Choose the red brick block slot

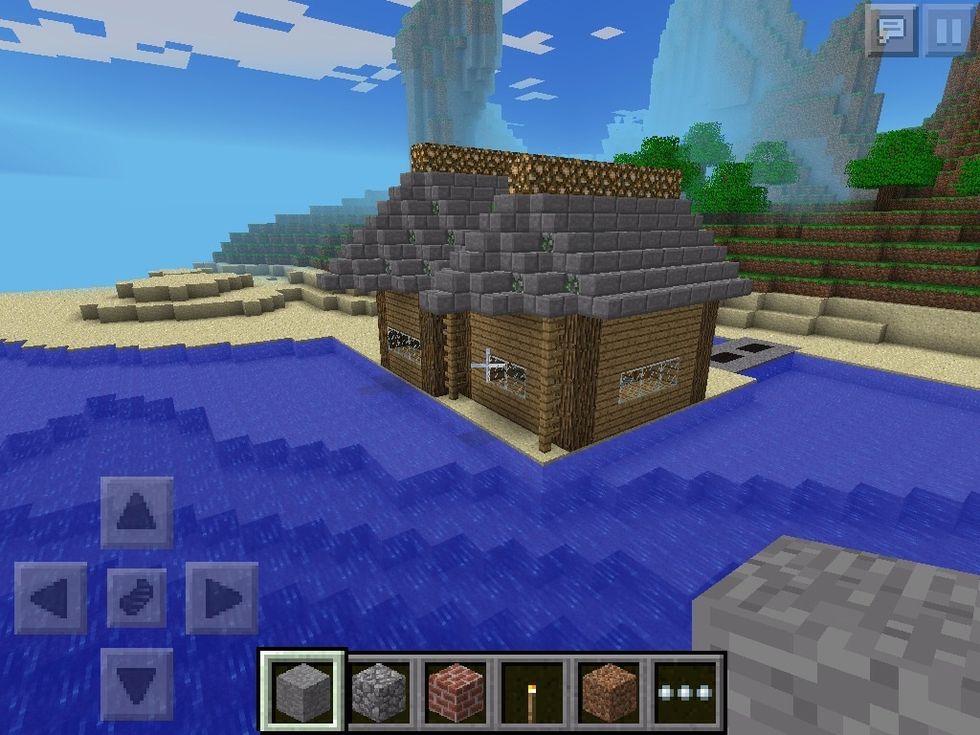(456, 691)
